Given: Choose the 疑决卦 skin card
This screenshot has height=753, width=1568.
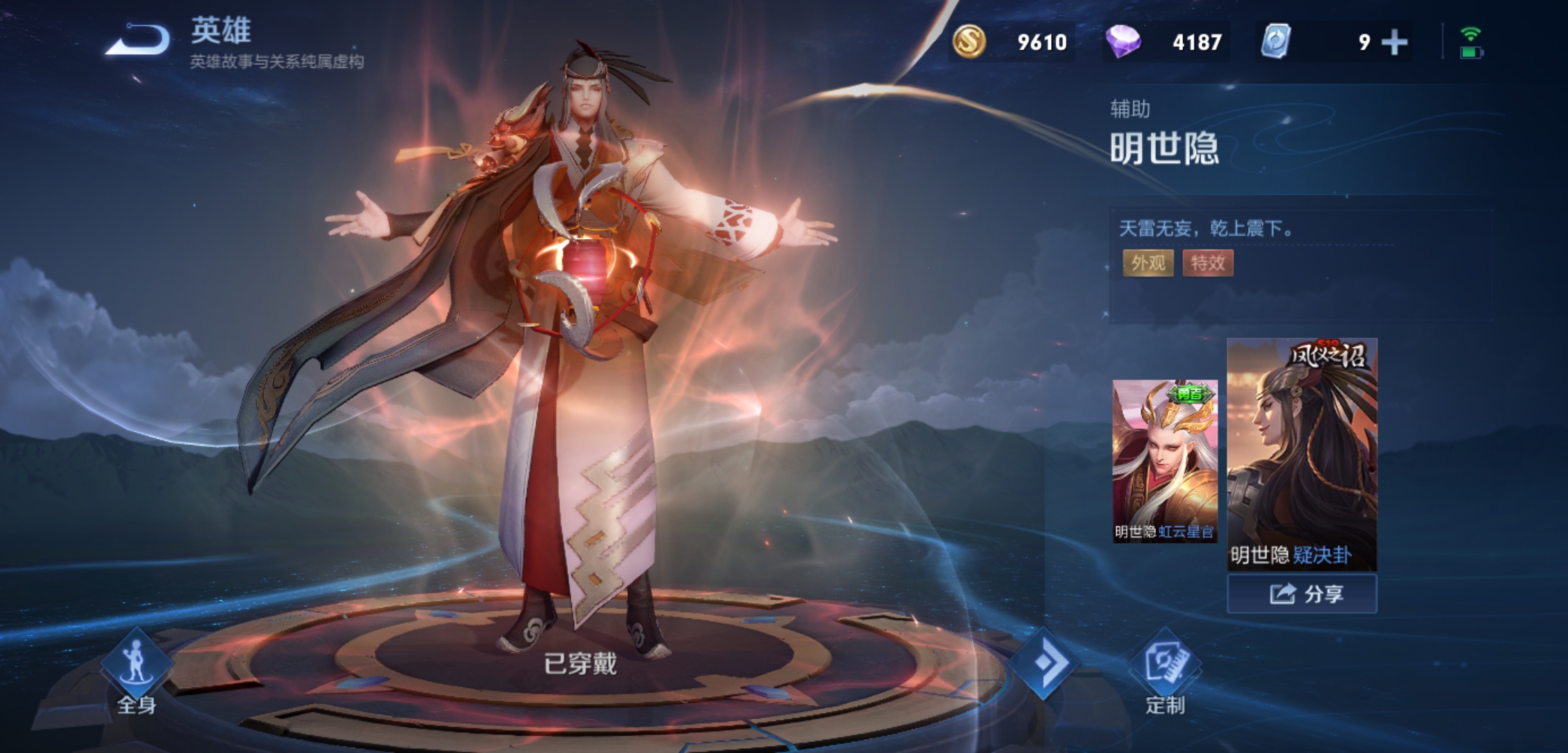Looking at the screenshot, I should 1302,453.
